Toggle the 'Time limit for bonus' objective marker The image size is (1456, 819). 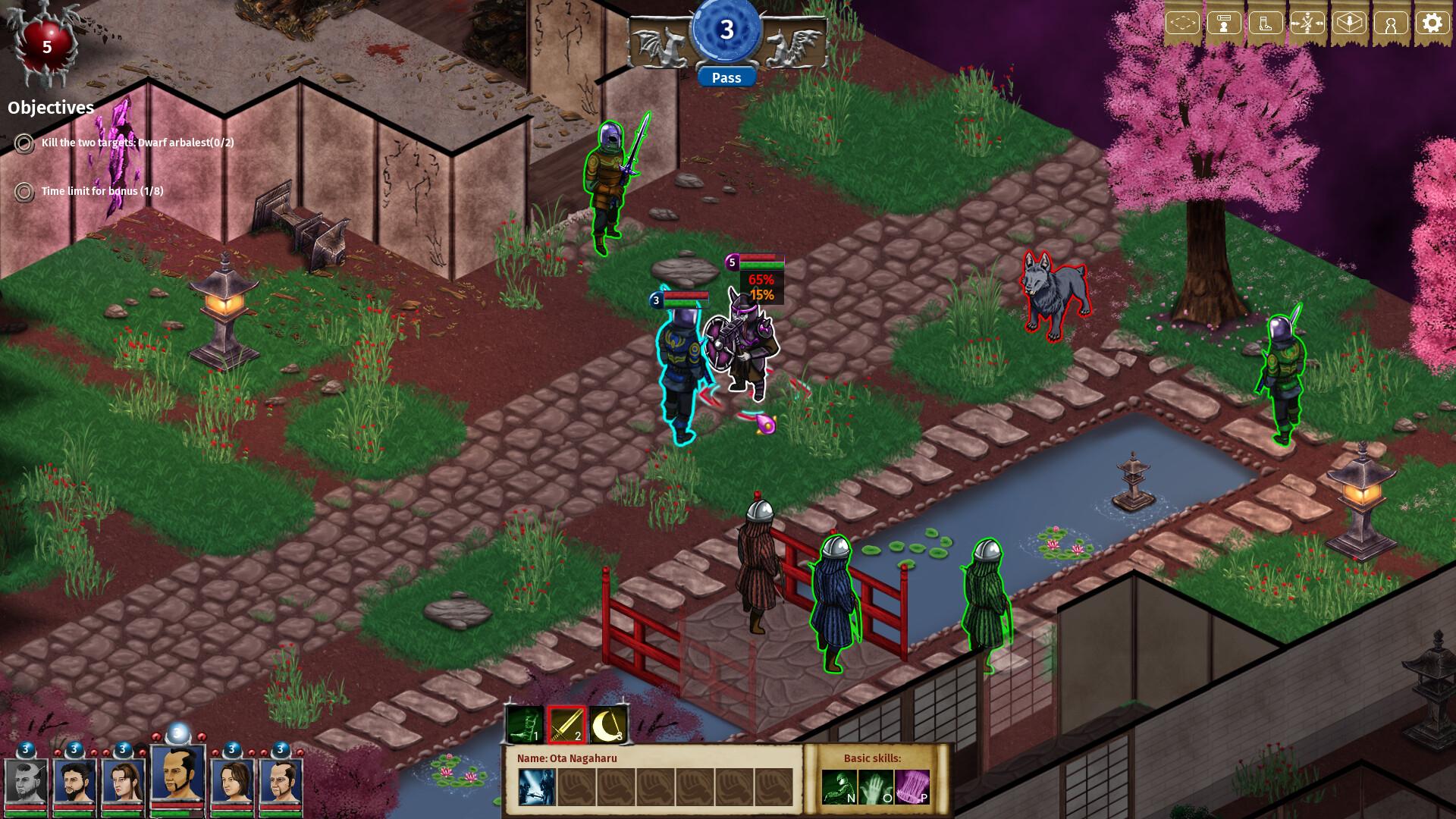coord(24,193)
